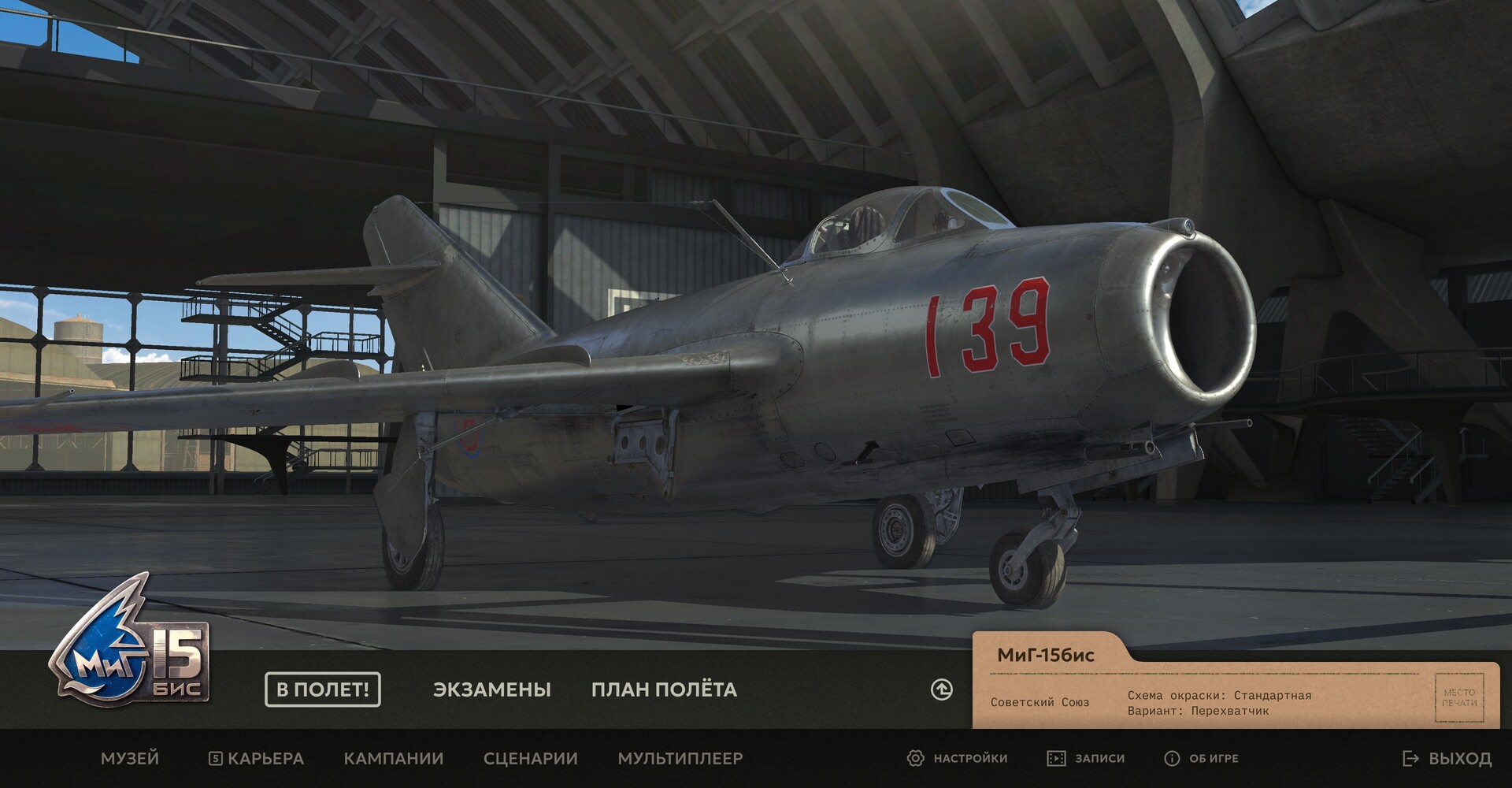This screenshot has width=1512, height=788.
Task: Click the МиГ 15 БИС logo
Action: click(x=130, y=642)
